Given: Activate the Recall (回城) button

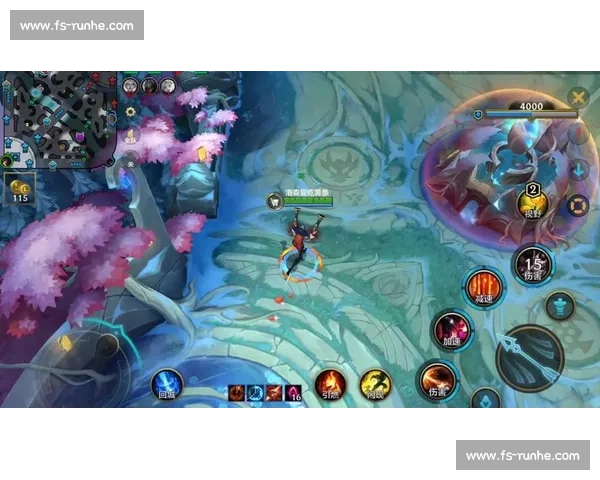Looking at the screenshot, I should (x=166, y=383).
